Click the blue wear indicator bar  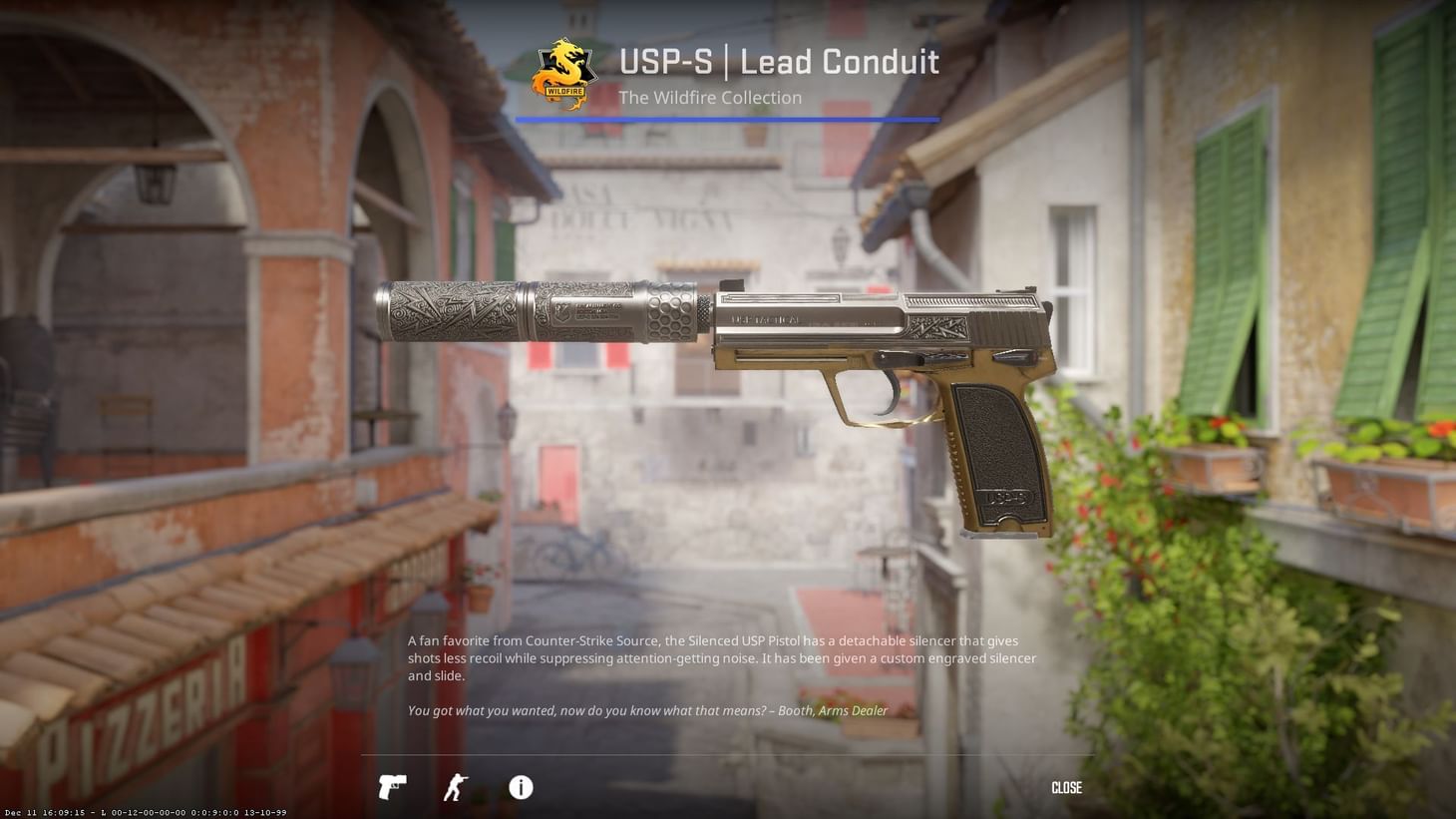(727, 120)
